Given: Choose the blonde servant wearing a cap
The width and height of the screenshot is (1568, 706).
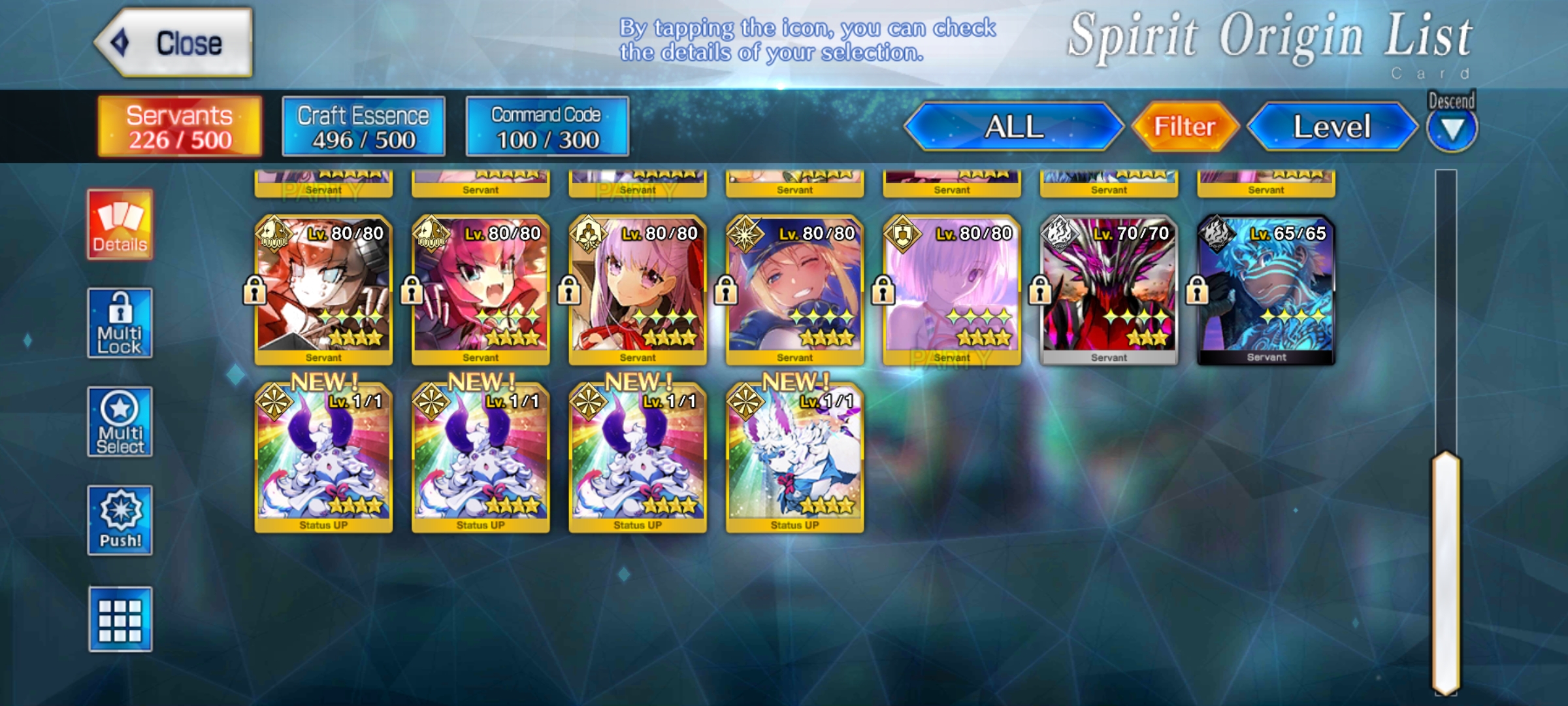Looking at the screenshot, I should (794, 290).
